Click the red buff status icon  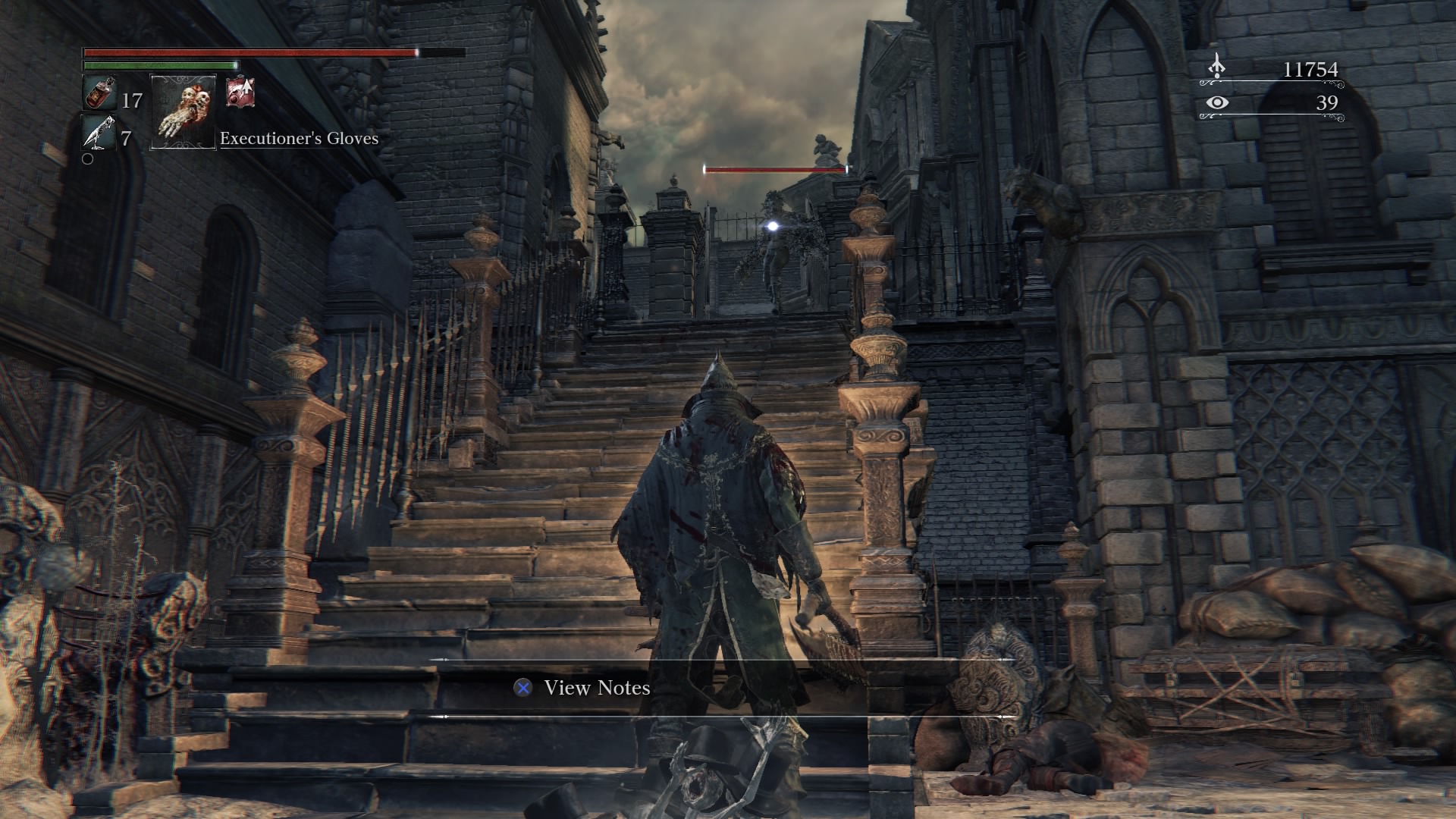point(240,93)
